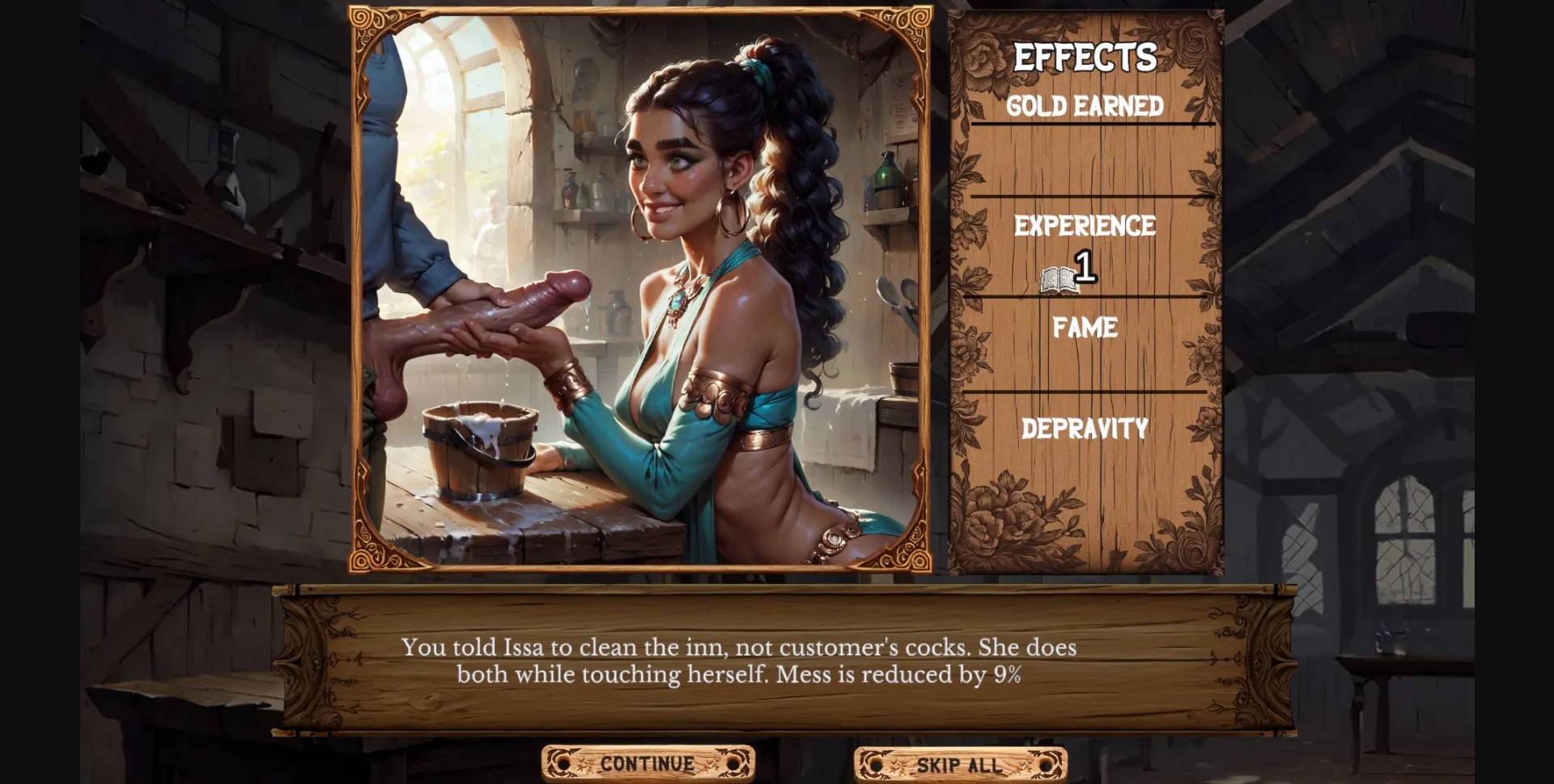Click the Experience heading on the Effects board
The image size is (1554, 784).
[x=1086, y=227]
